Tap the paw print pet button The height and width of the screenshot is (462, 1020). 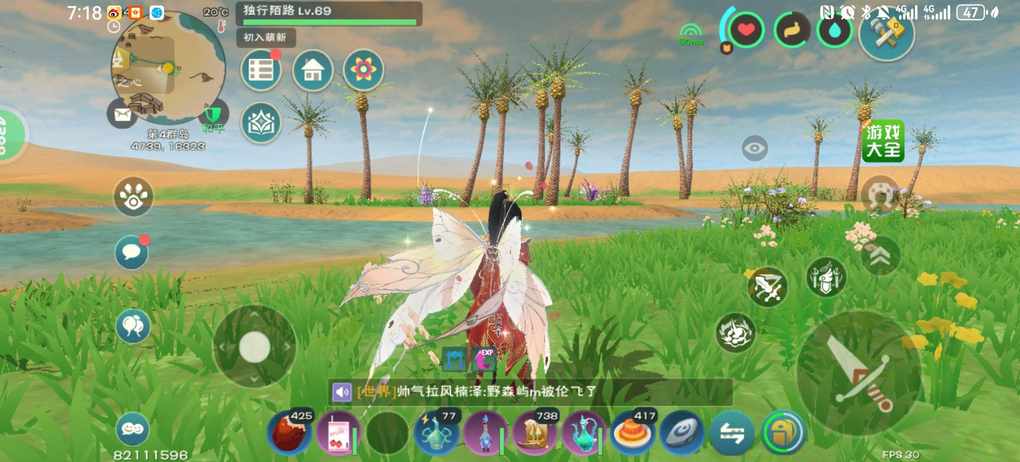[x=133, y=197]
